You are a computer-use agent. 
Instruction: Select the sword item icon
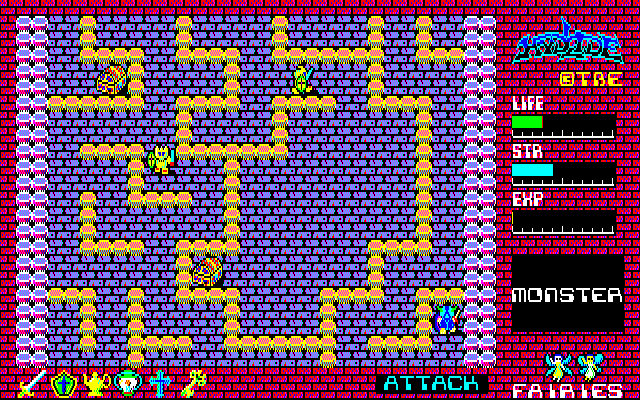point(32,383)
